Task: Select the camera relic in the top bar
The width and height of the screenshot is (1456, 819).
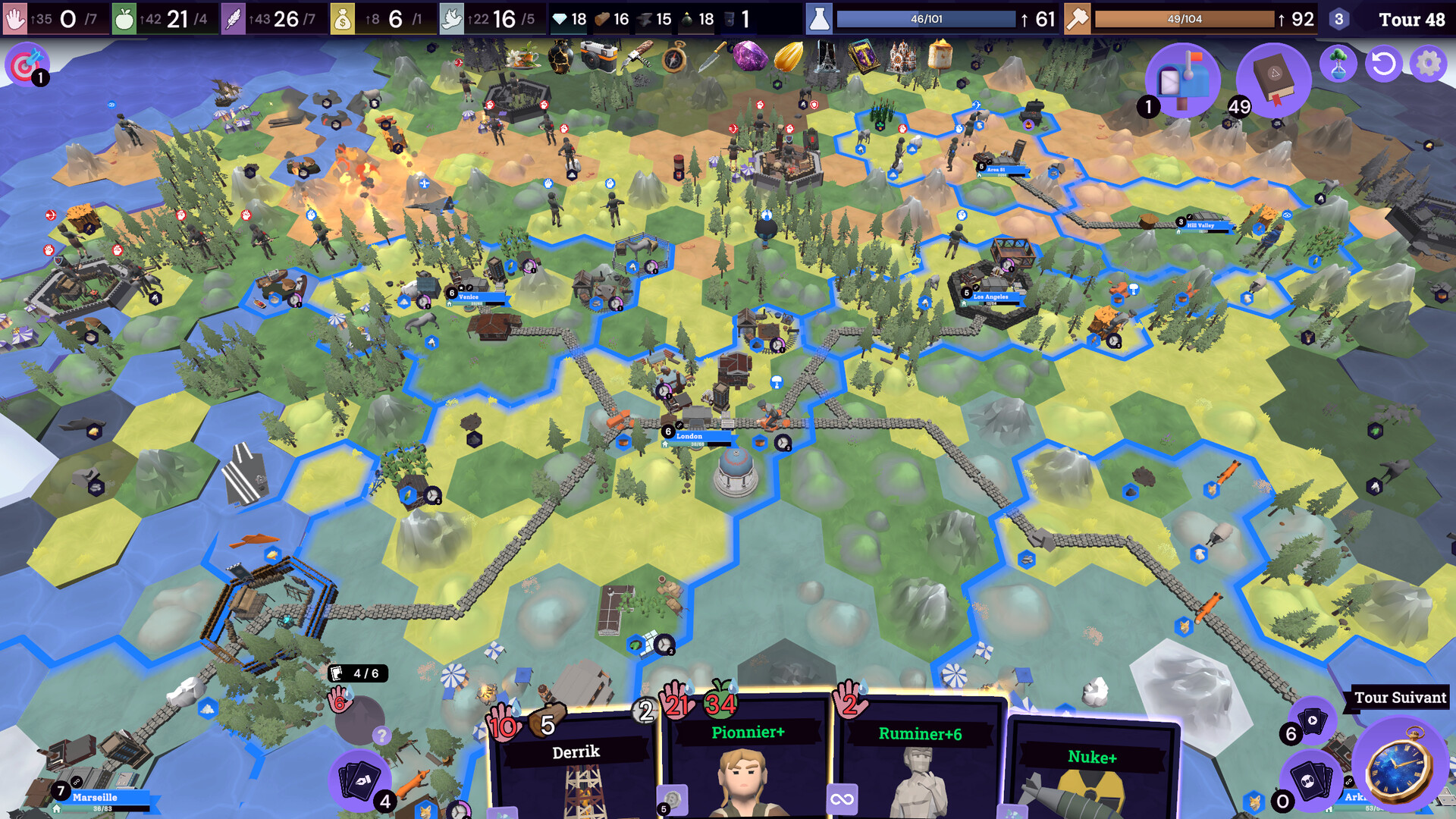Action: [598, 56]
